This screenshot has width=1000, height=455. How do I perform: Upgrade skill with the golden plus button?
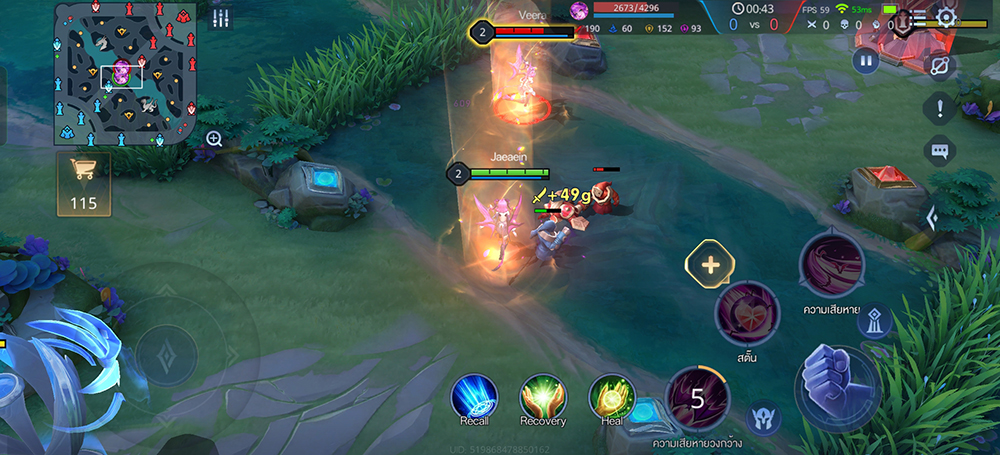click(x=710, y=265)
